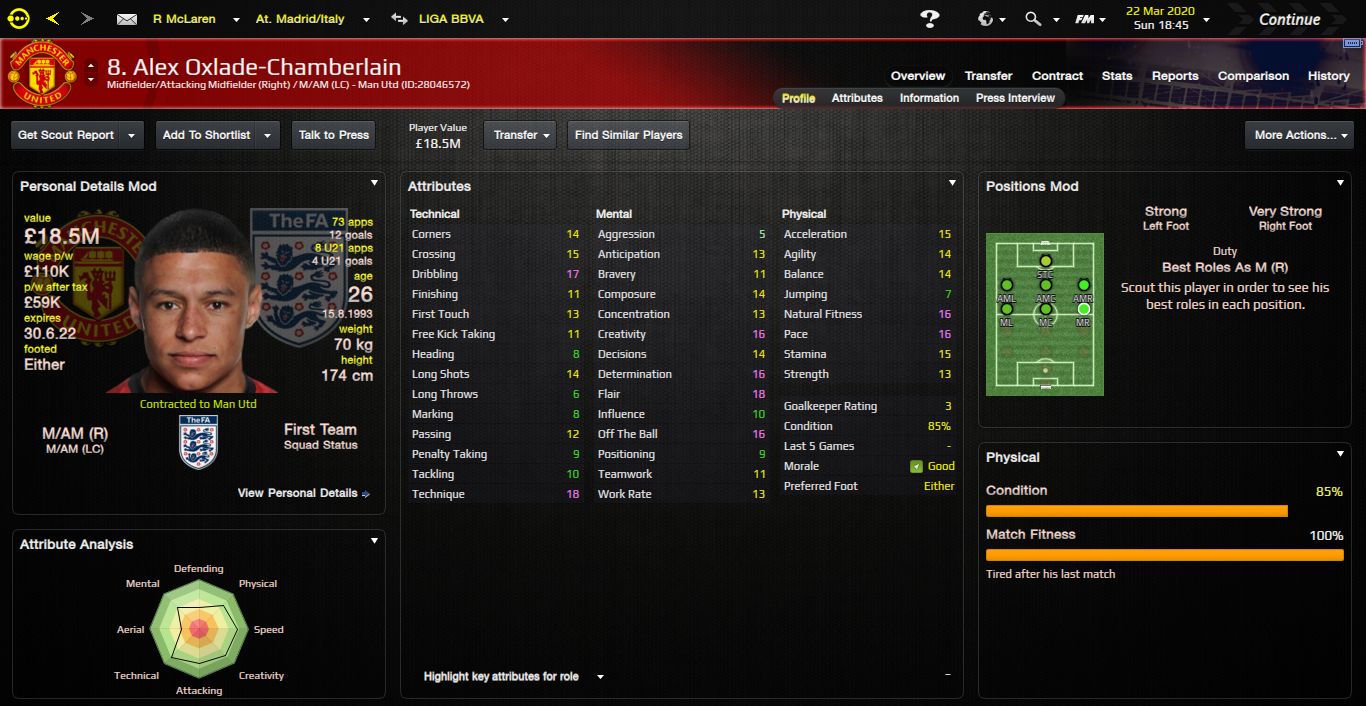Viewport: 1366px width, 706px height.
Task: Go to the Contract section
Action: [x=1057, y=76]
